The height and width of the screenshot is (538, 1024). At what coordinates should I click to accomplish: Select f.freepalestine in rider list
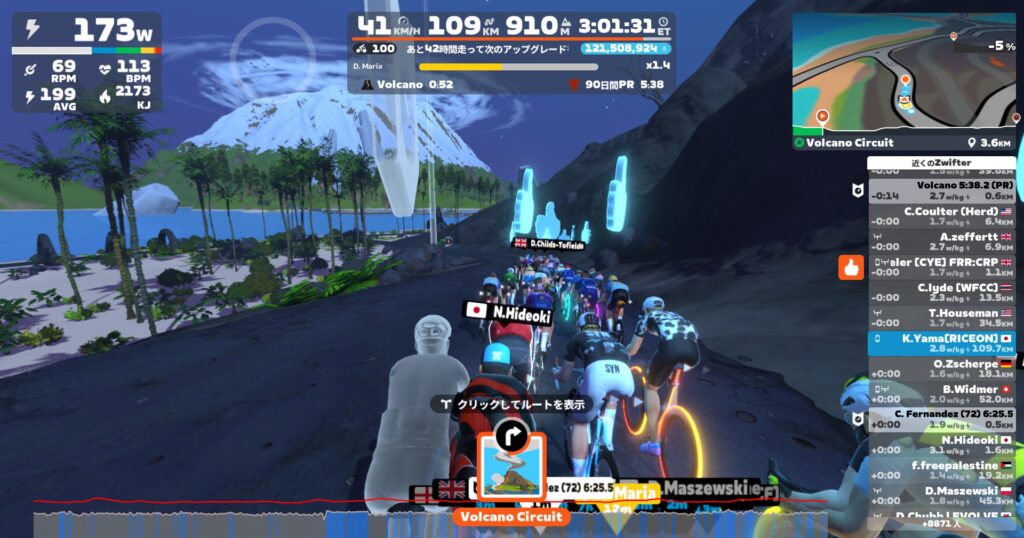(940, 470)
